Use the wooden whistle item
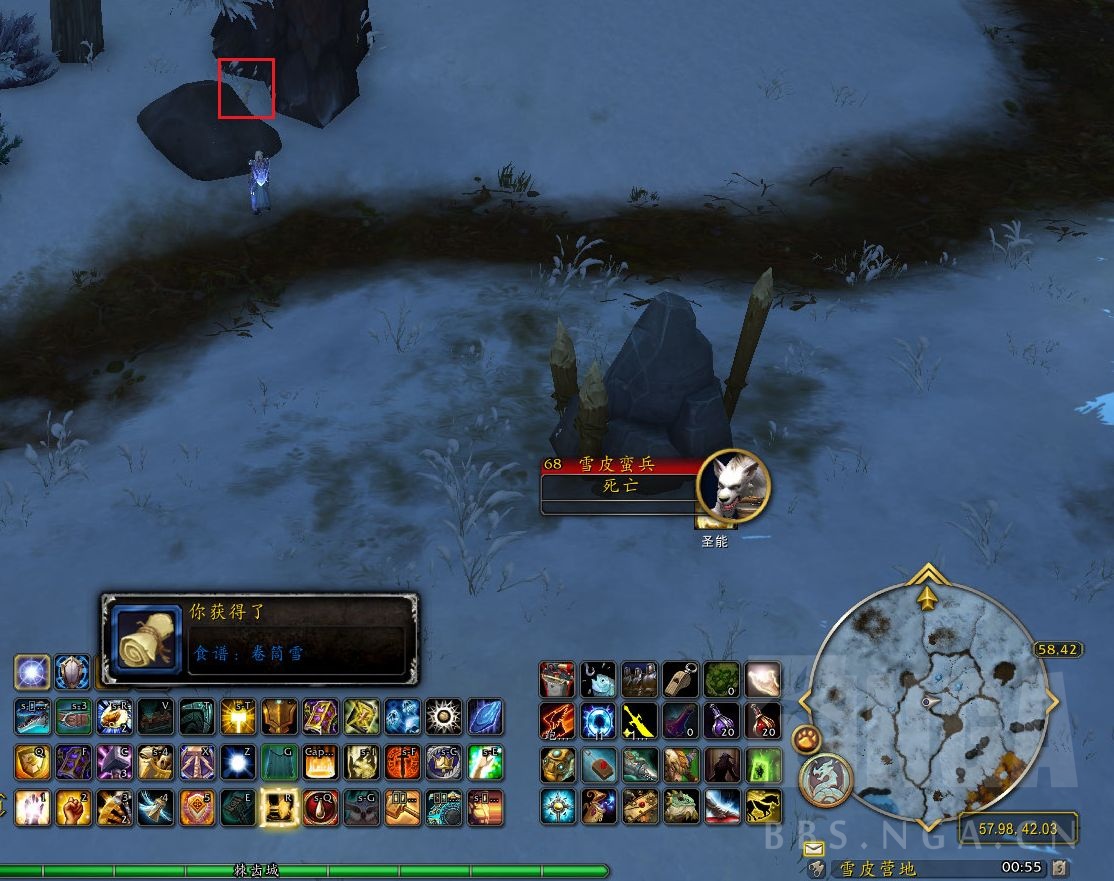Screen dimensions: 1114x881 click(x=680, y=678)
